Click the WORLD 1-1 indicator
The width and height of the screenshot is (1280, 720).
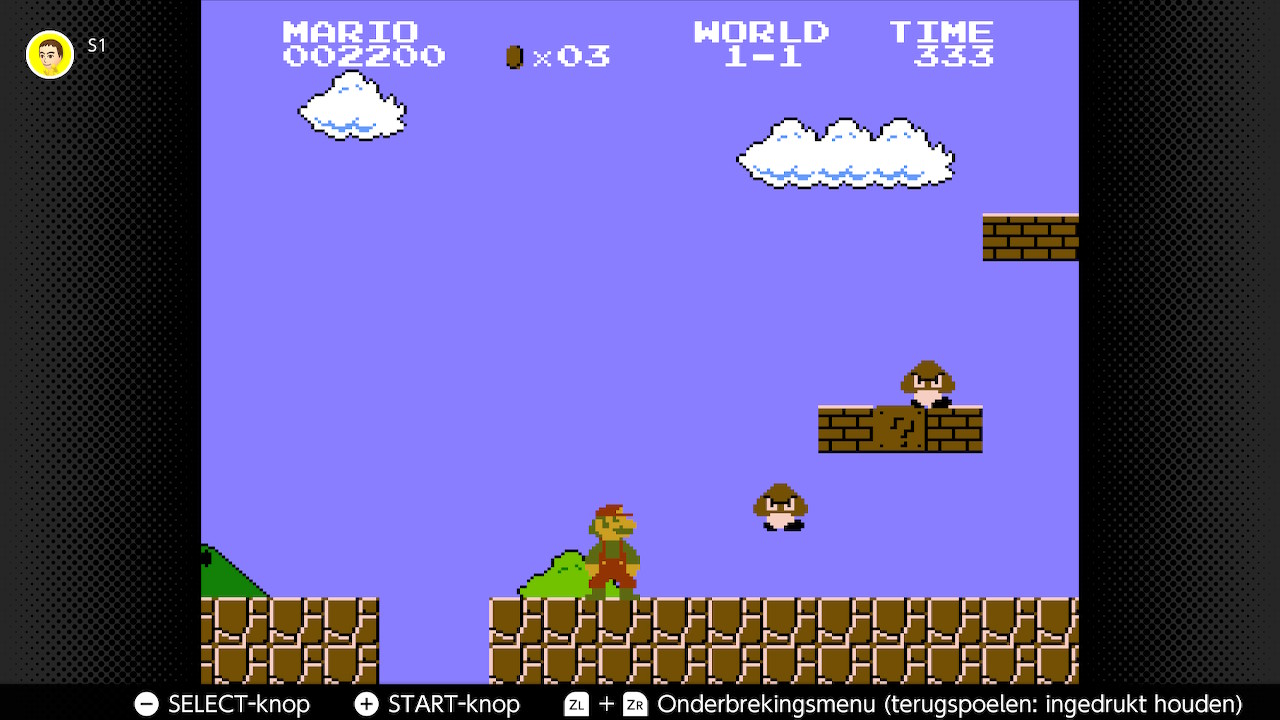click(x=761, y=43)
